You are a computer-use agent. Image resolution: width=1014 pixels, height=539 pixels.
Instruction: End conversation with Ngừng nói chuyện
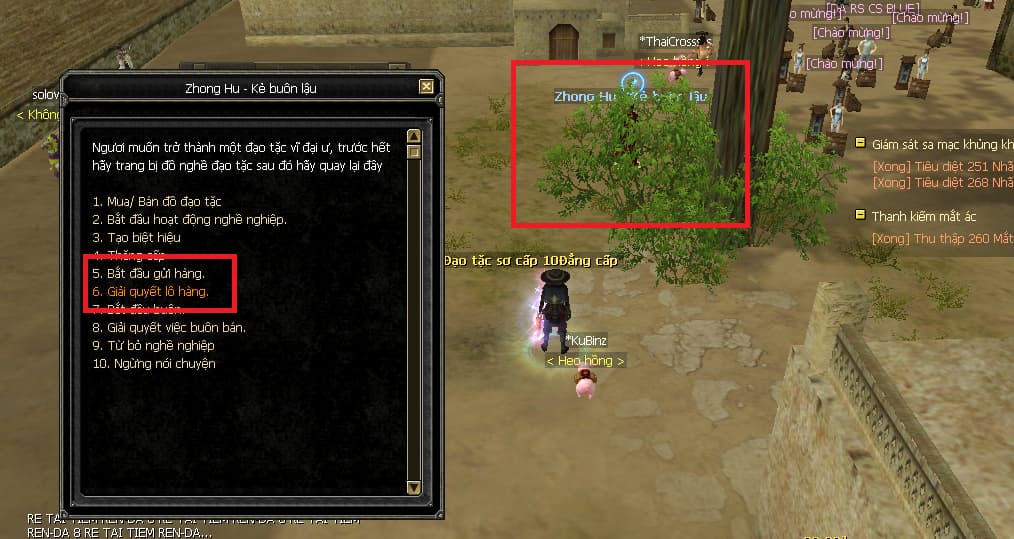tap(153, 363)
